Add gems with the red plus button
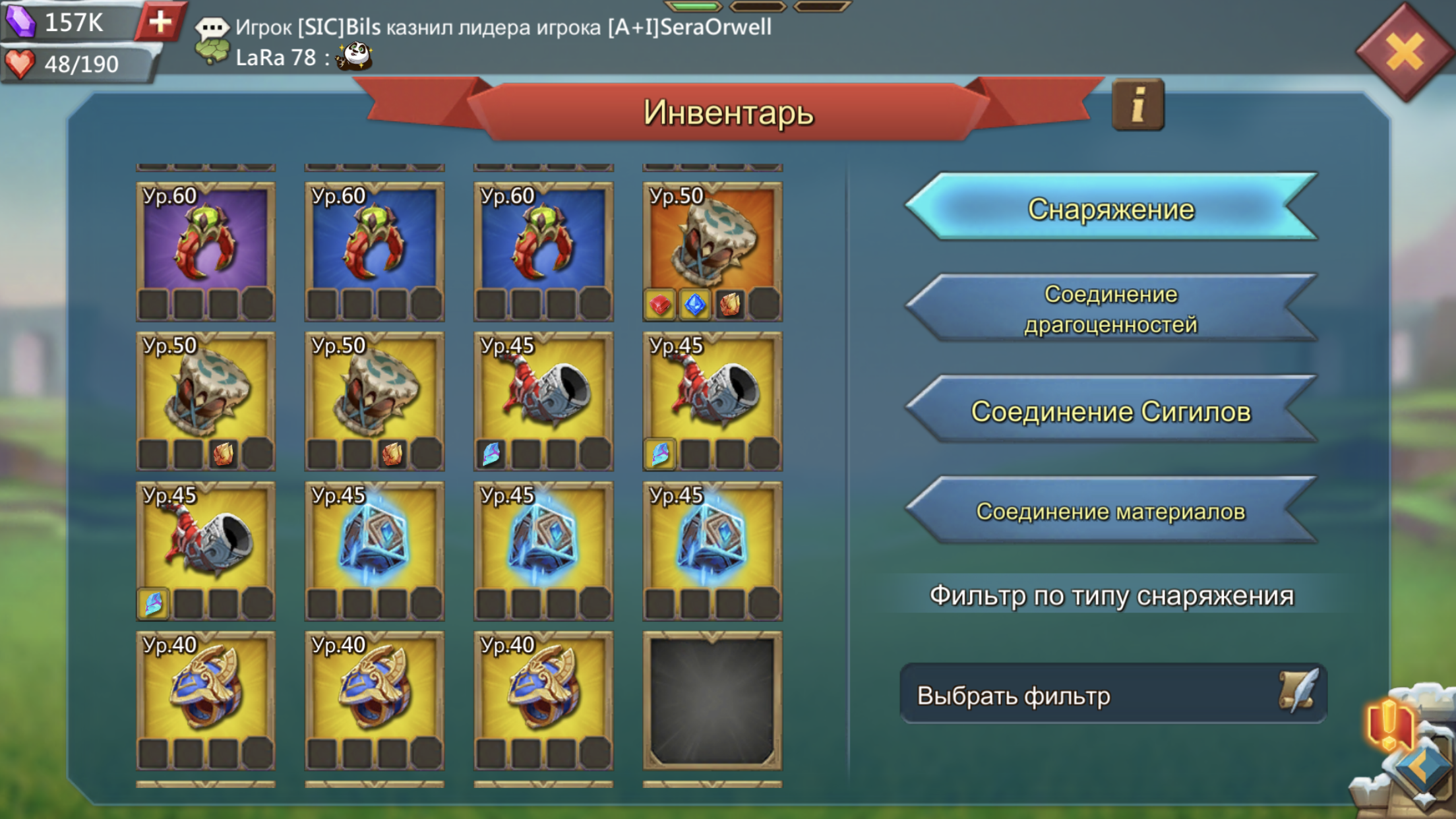 pyautogui.click(x=160, y=22)
